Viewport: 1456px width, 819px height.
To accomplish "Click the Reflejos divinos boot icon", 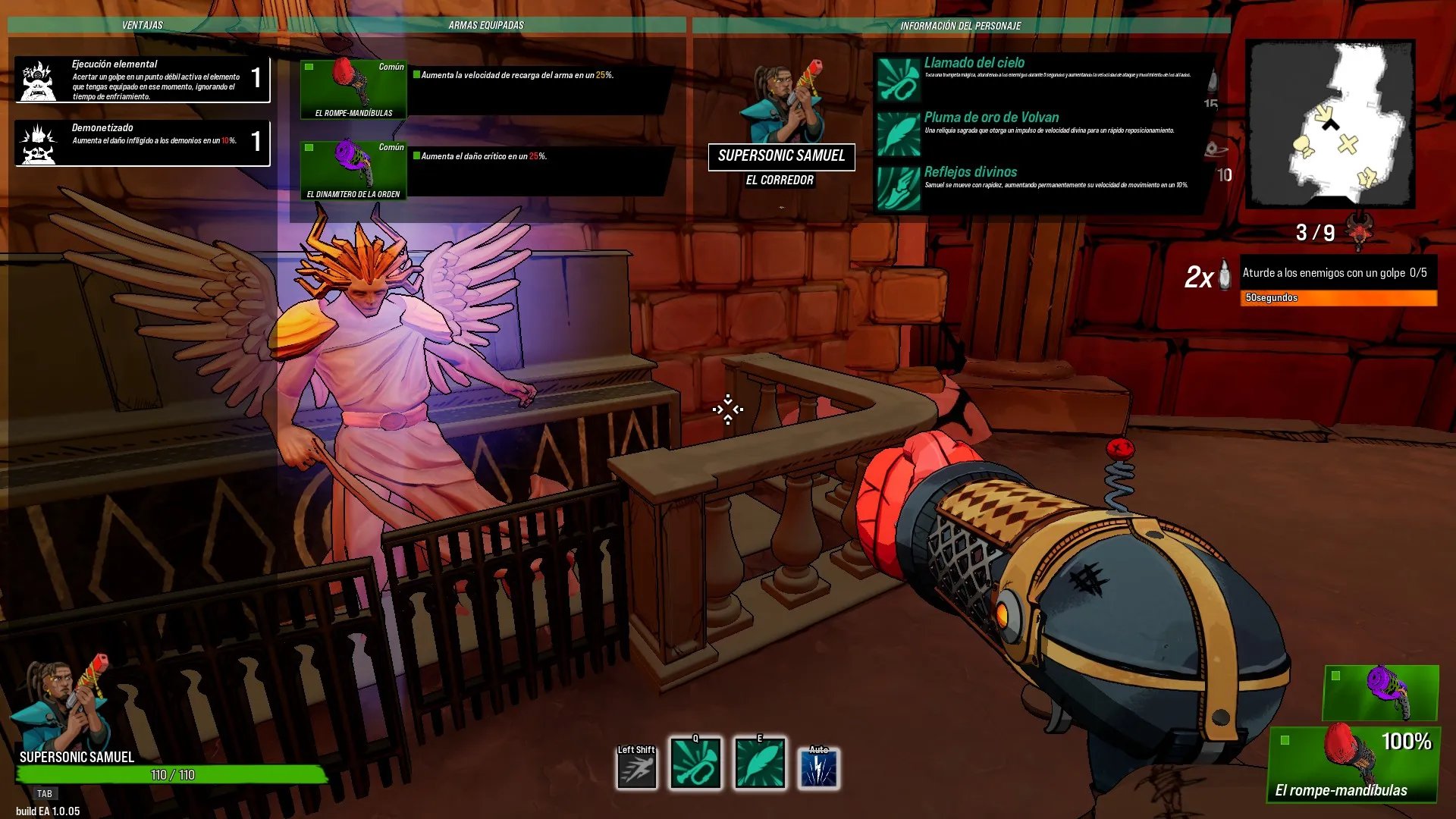I will pyautogui.click(x=899, y=188).
